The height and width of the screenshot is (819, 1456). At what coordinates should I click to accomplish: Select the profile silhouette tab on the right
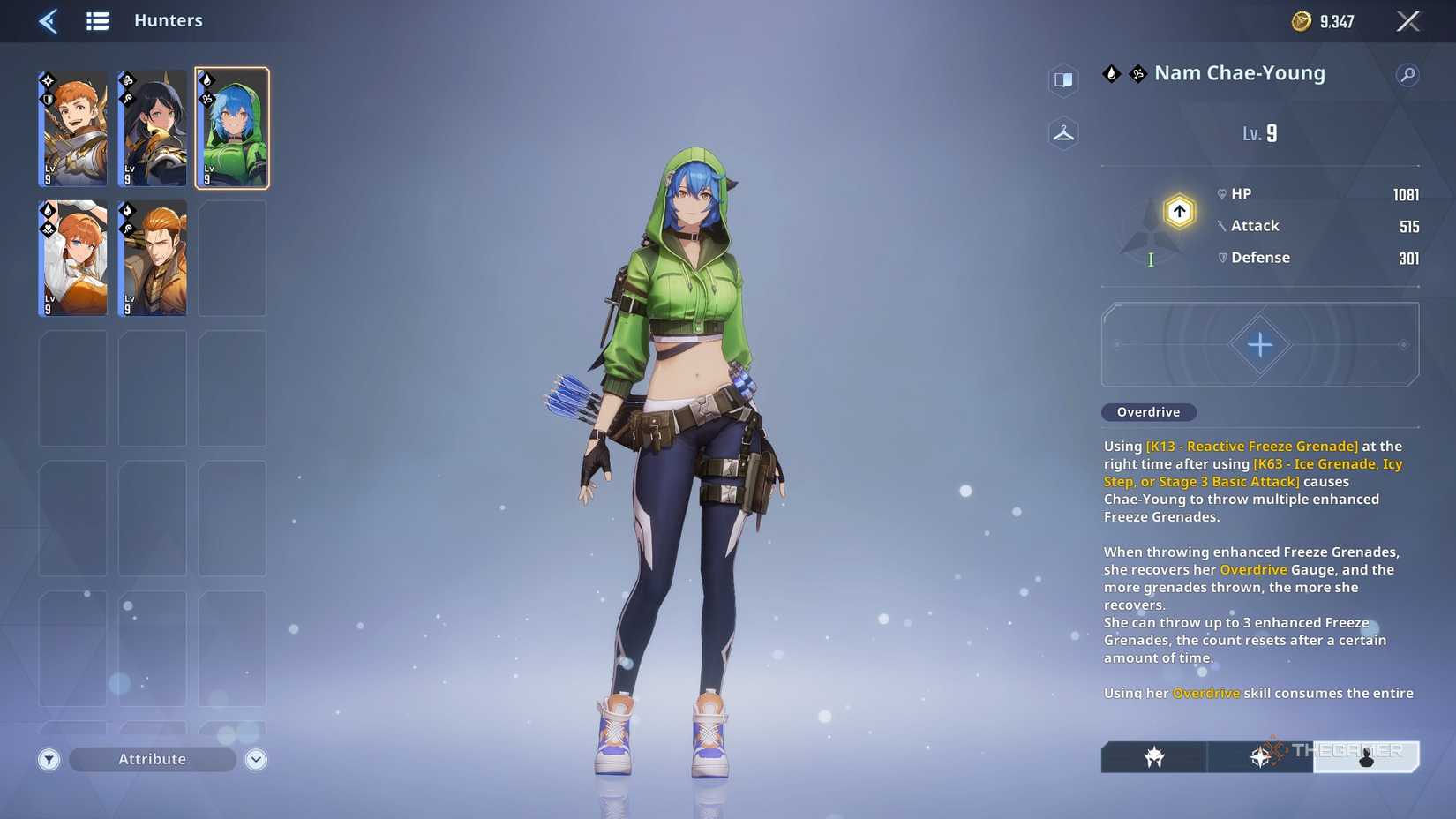pyautogui.click(x=1368, y=757)
